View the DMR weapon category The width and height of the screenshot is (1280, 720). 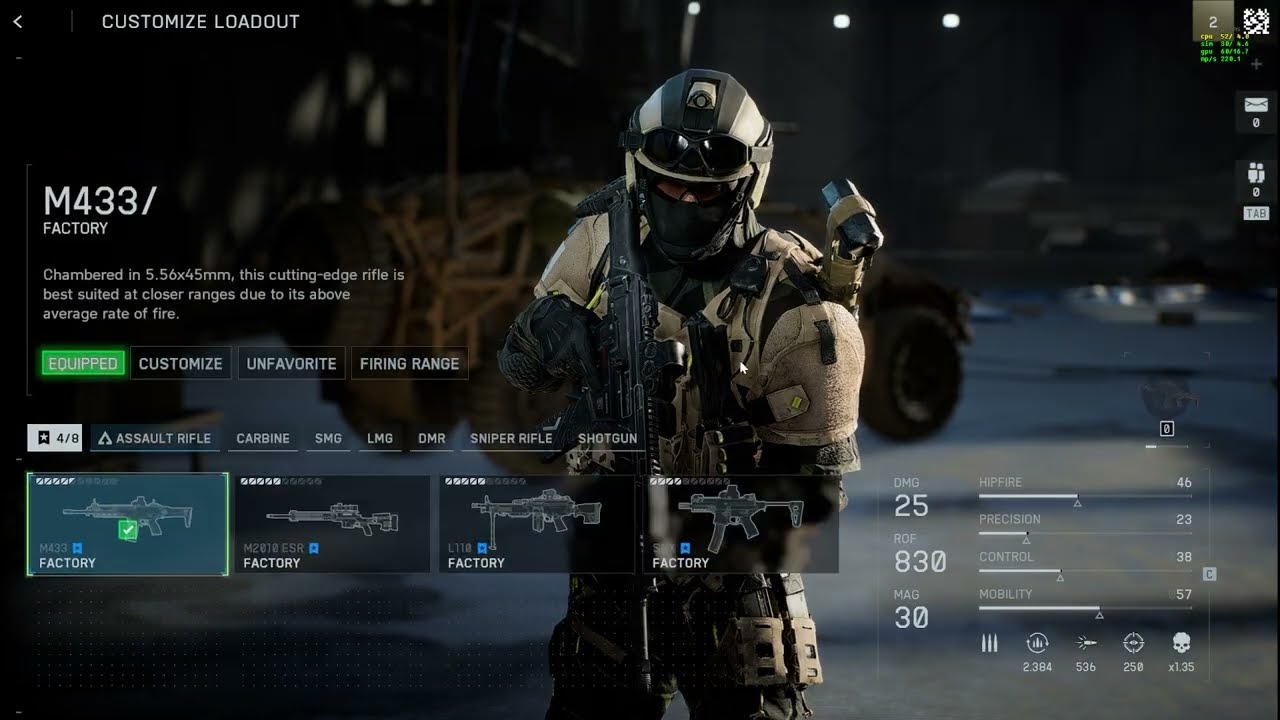click(x=432, y=438)
